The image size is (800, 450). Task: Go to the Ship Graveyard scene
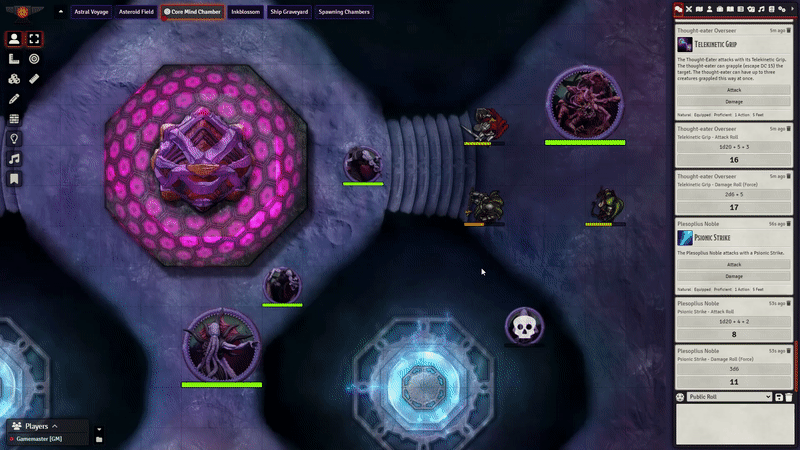(x=289, y=12)
